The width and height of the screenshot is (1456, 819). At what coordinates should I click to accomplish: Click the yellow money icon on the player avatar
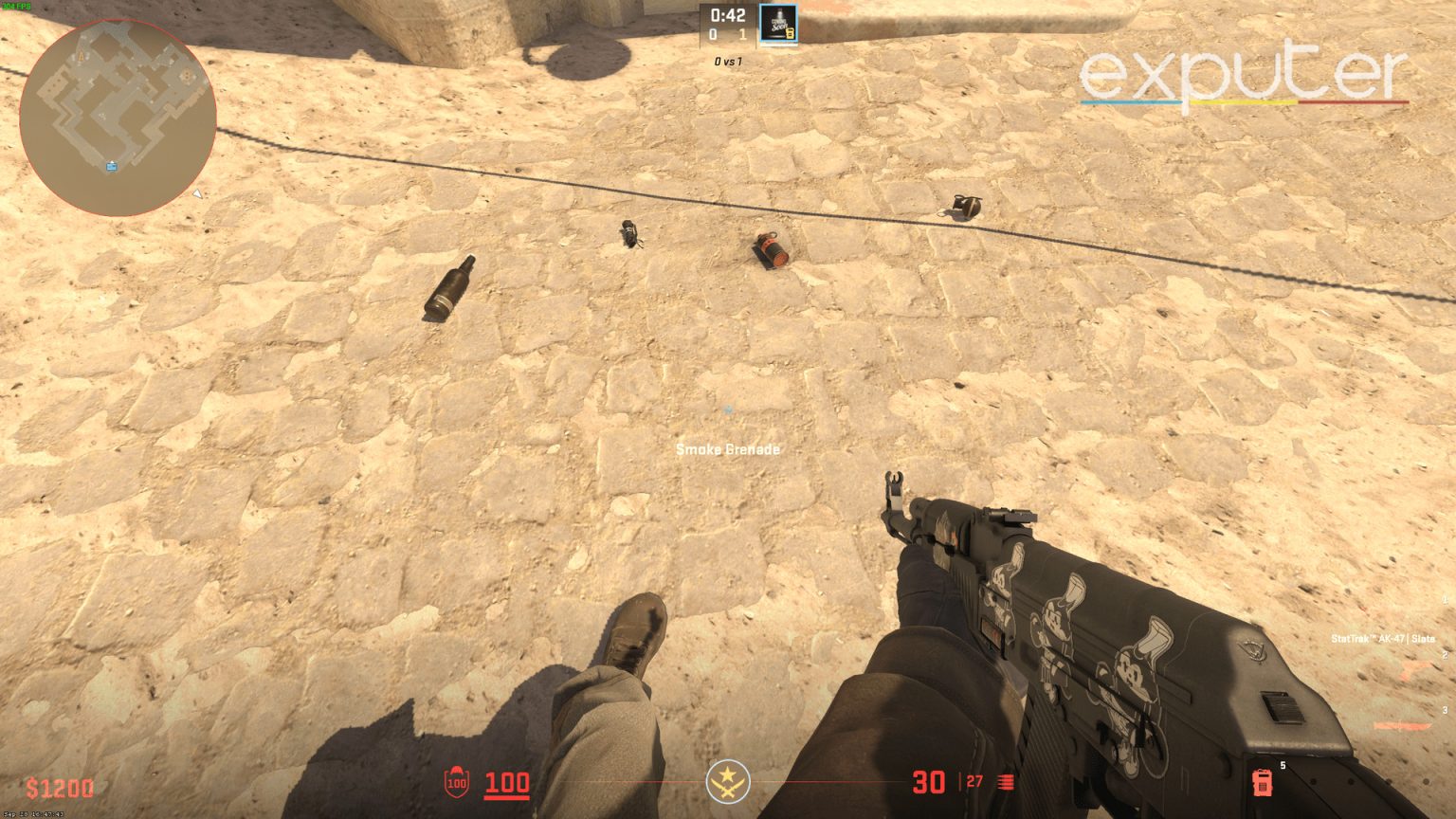coord(791,32)
